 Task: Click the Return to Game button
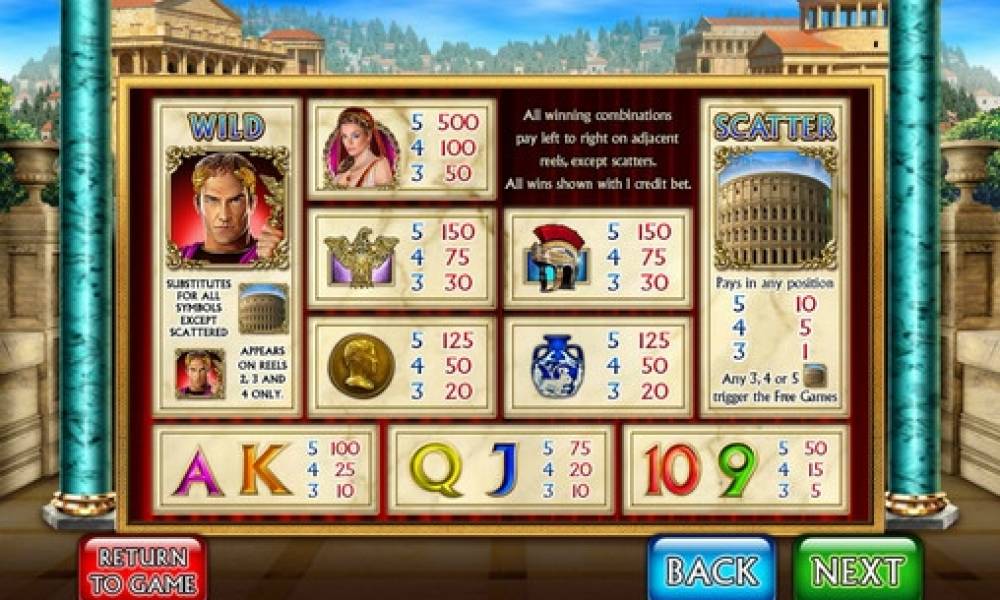(143, 569)
